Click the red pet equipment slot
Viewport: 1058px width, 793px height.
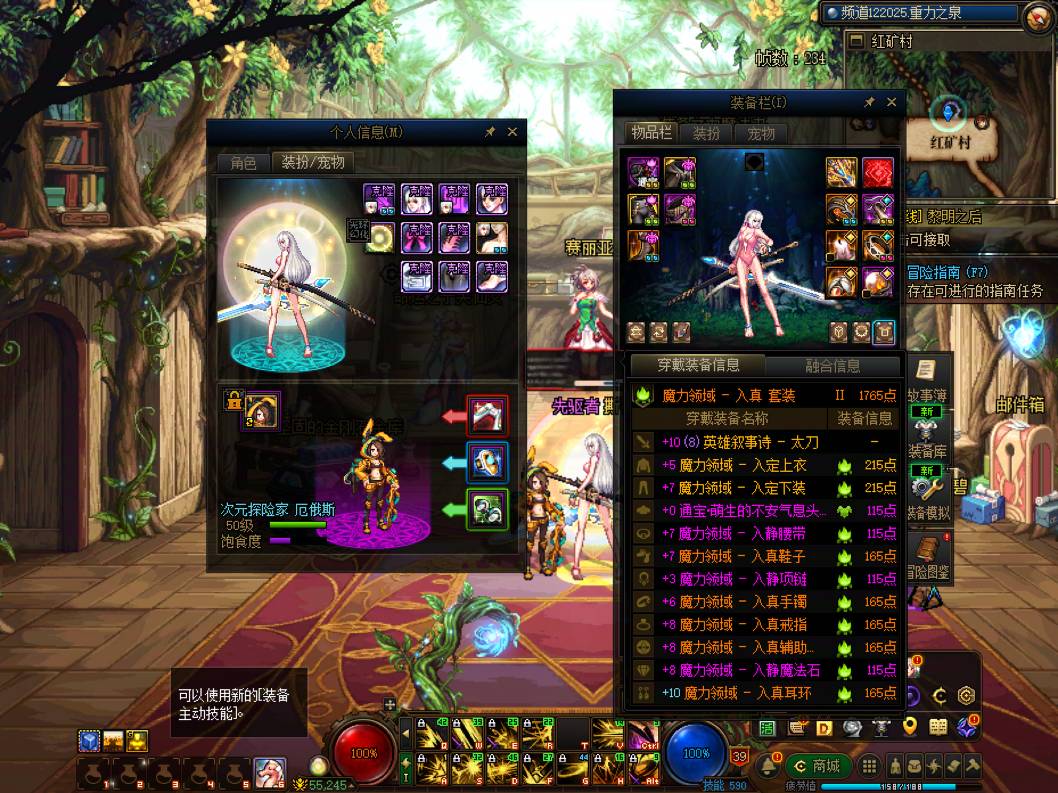[487, 415]
